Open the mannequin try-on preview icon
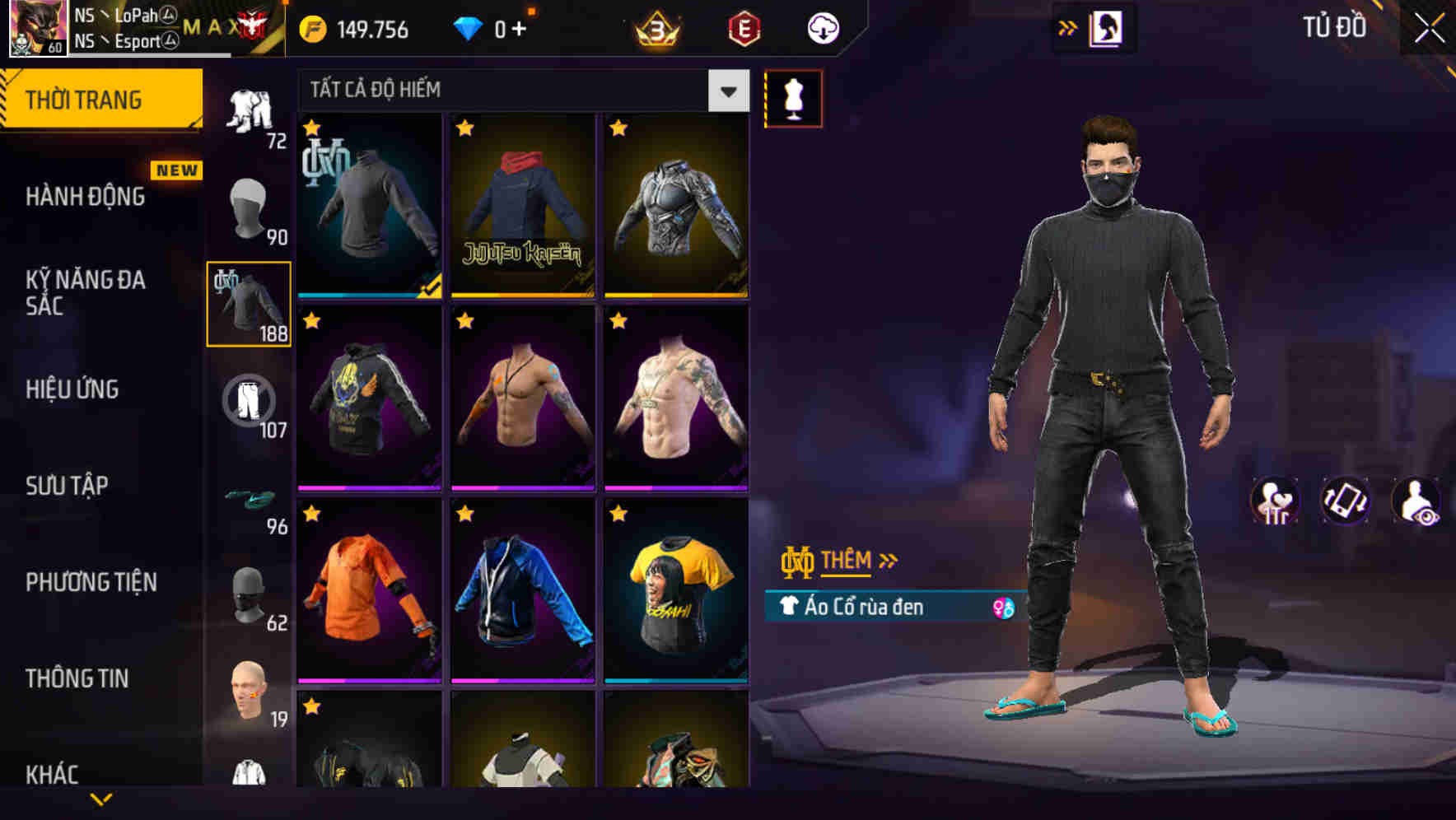The width and height of the screenshot is (1456, 820). coord(793,98)
